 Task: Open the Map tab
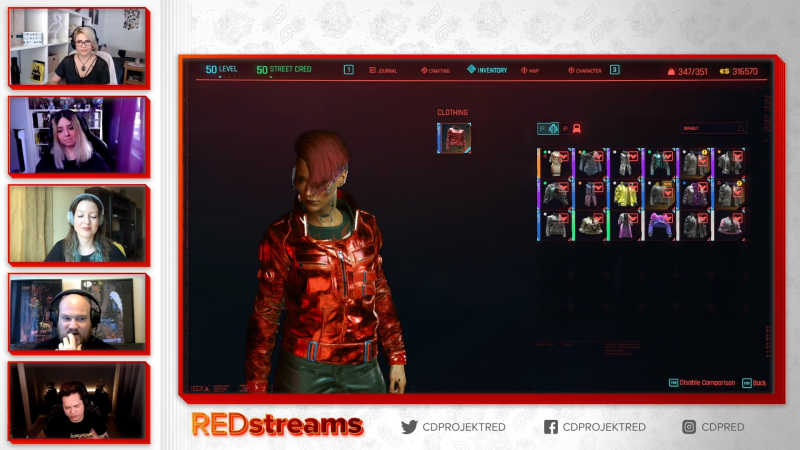530,70
